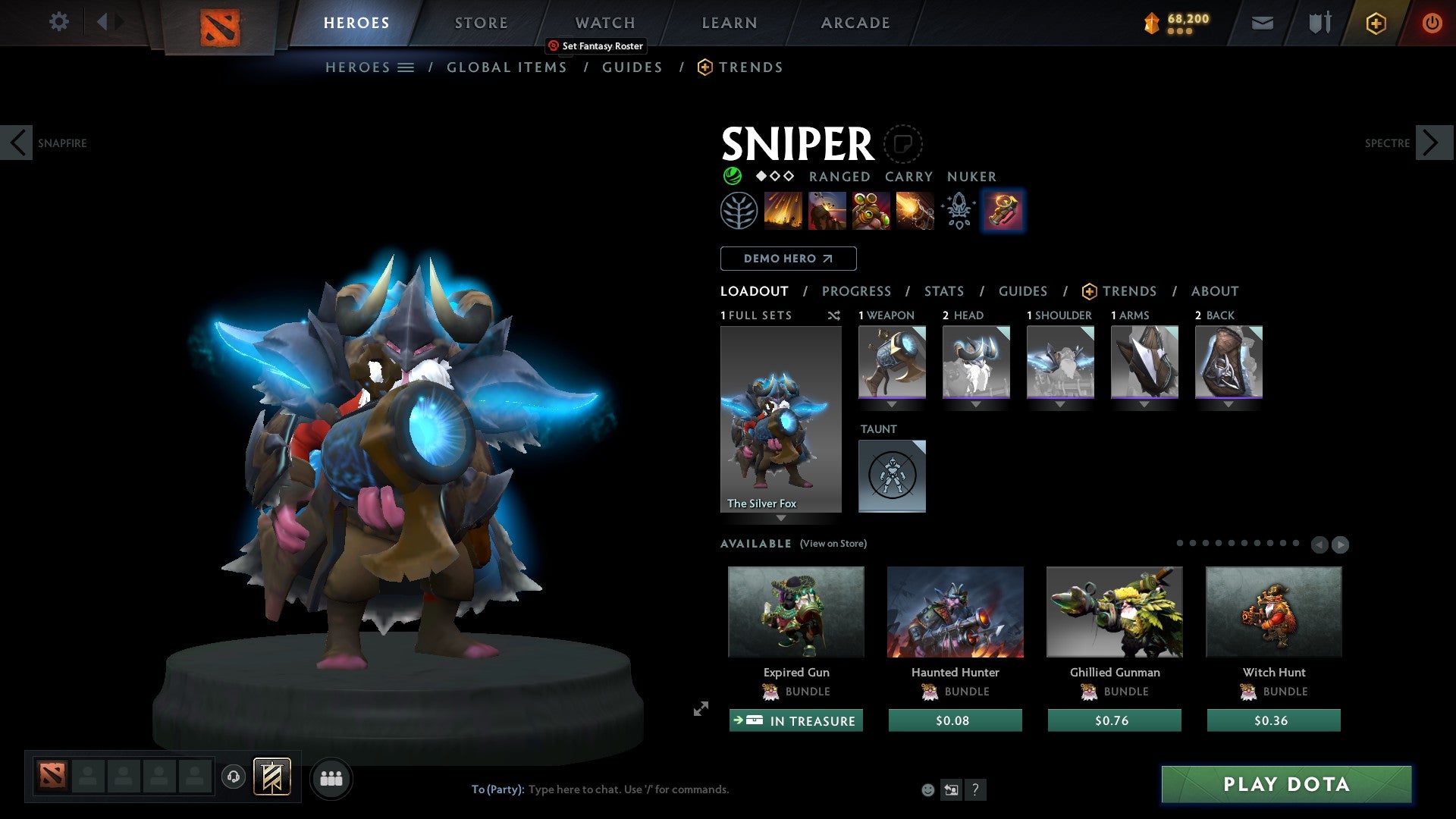Viewport: 1456px width, 819px height.
Task: Select the Shrapnel ability icon
Action: (784, 211)
